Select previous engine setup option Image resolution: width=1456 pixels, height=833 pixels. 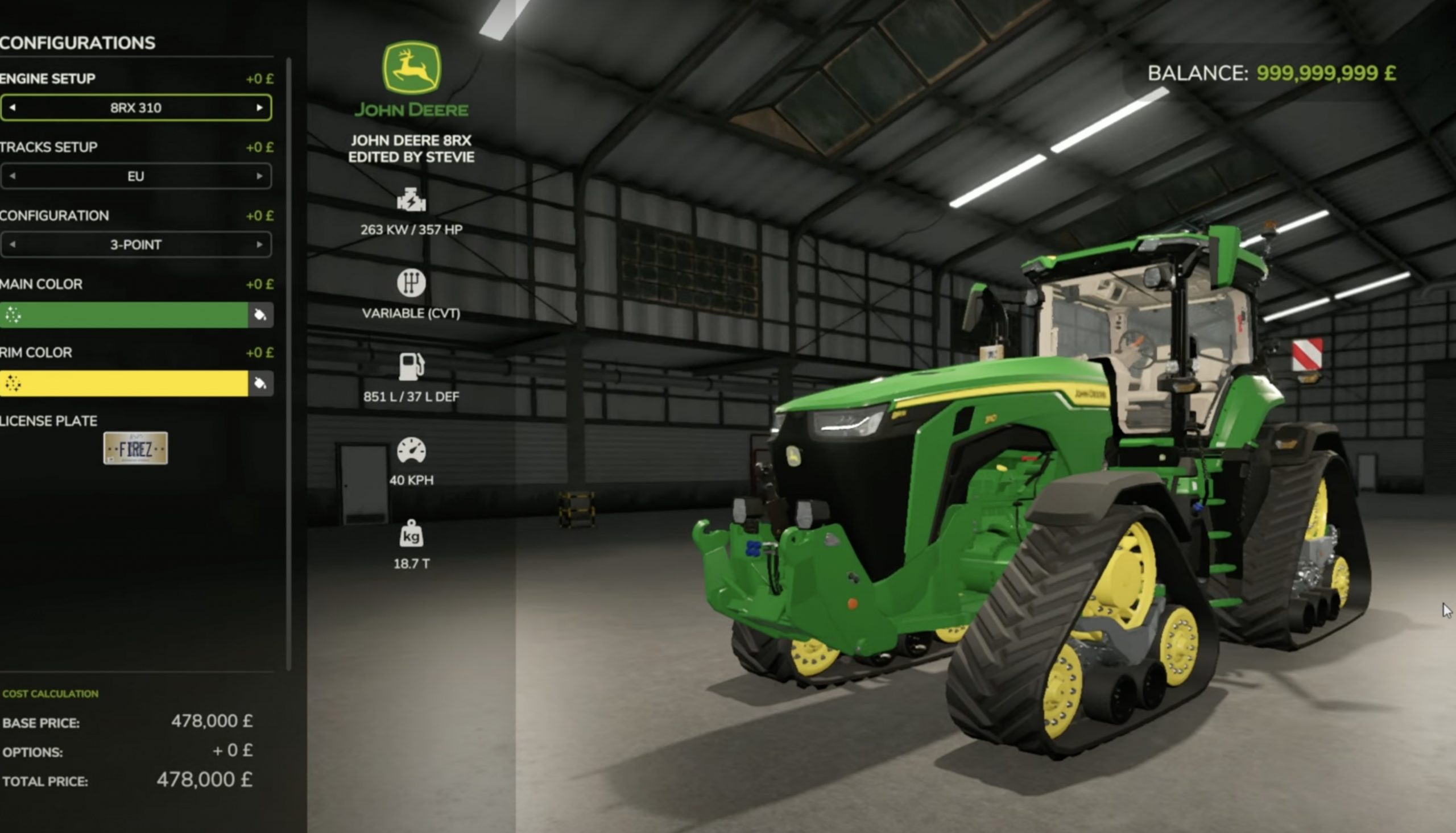coord(13,107)
